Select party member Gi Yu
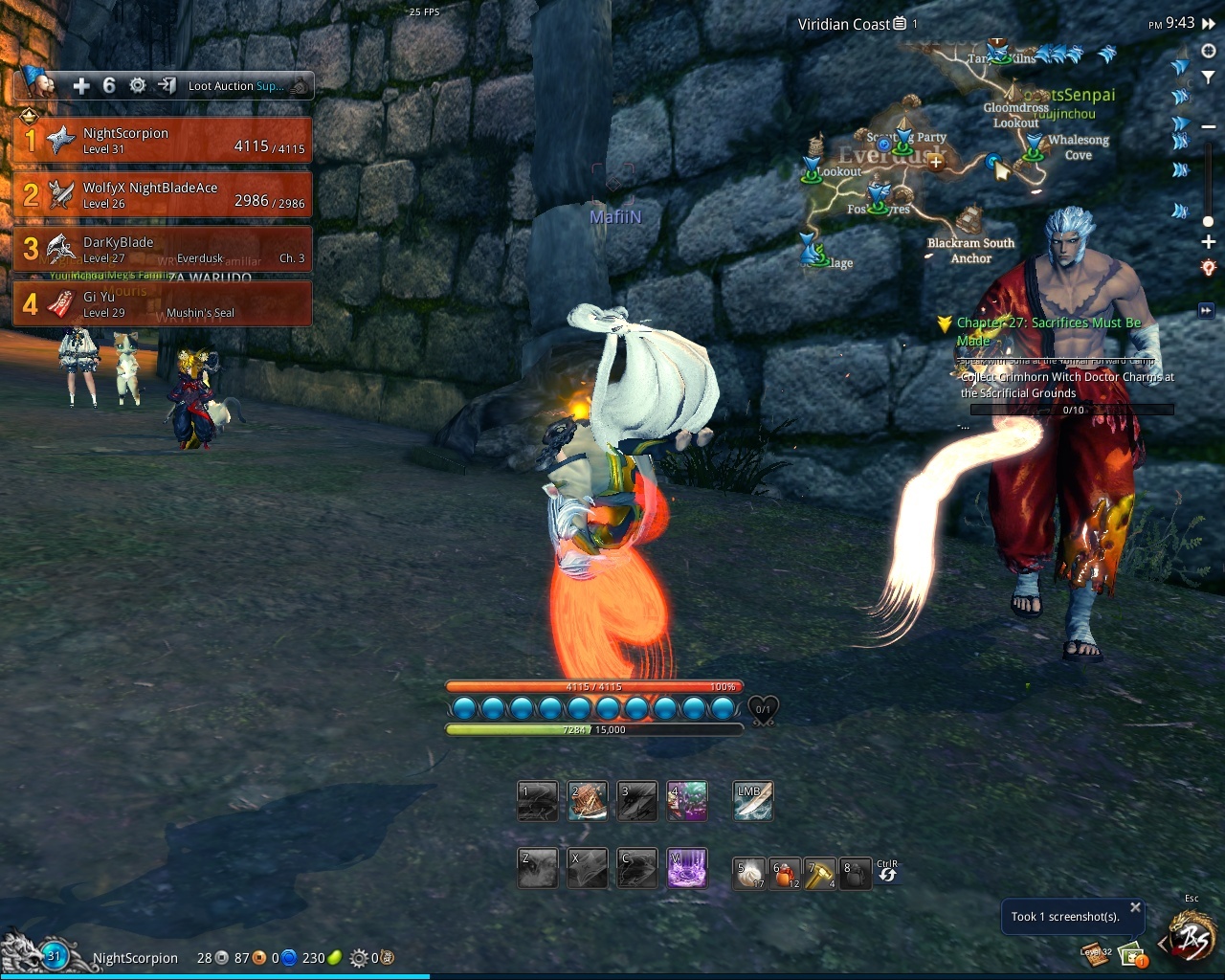Viewport: 1225px width, 980px height. [163, 303]
